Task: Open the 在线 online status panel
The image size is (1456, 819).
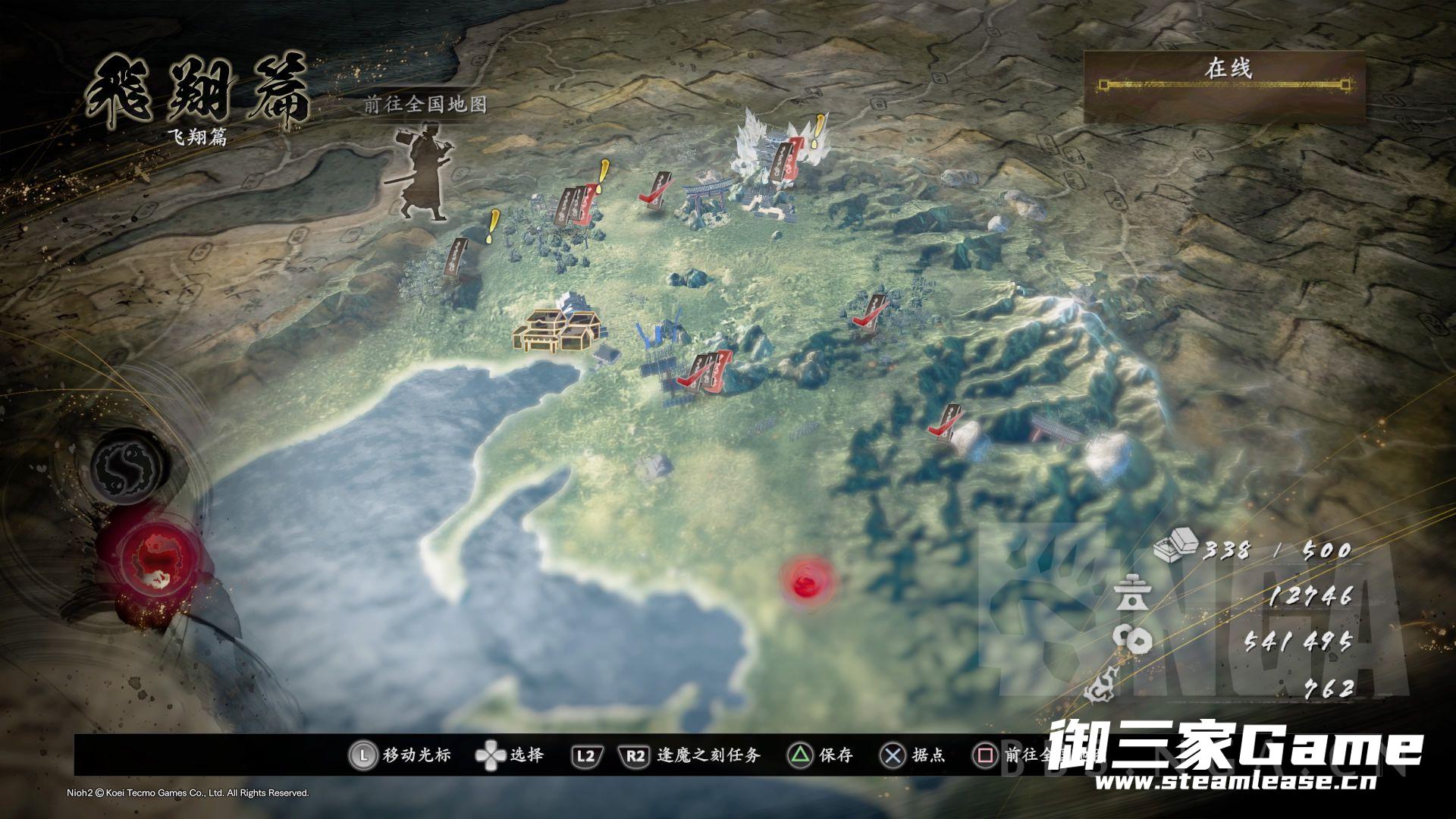Action: click(x=1225, y=86)
